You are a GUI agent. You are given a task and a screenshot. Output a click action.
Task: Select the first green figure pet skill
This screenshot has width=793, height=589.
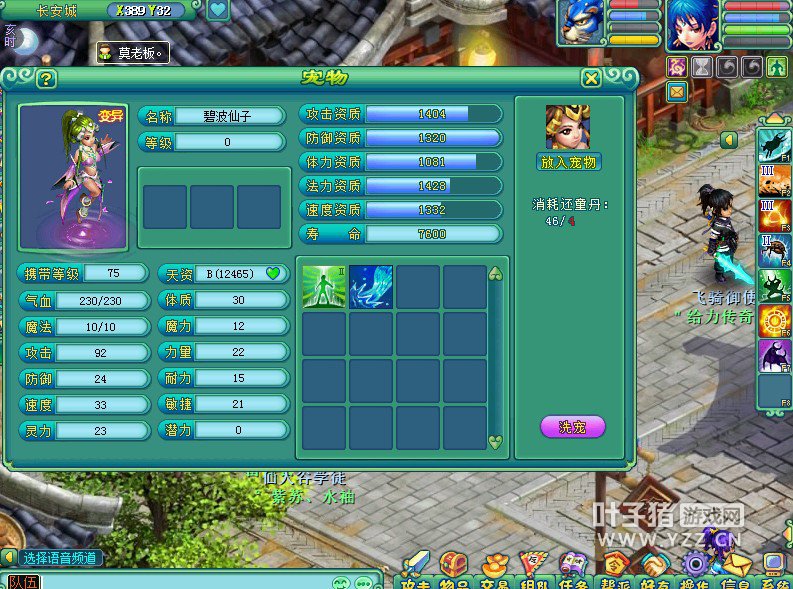324,287
